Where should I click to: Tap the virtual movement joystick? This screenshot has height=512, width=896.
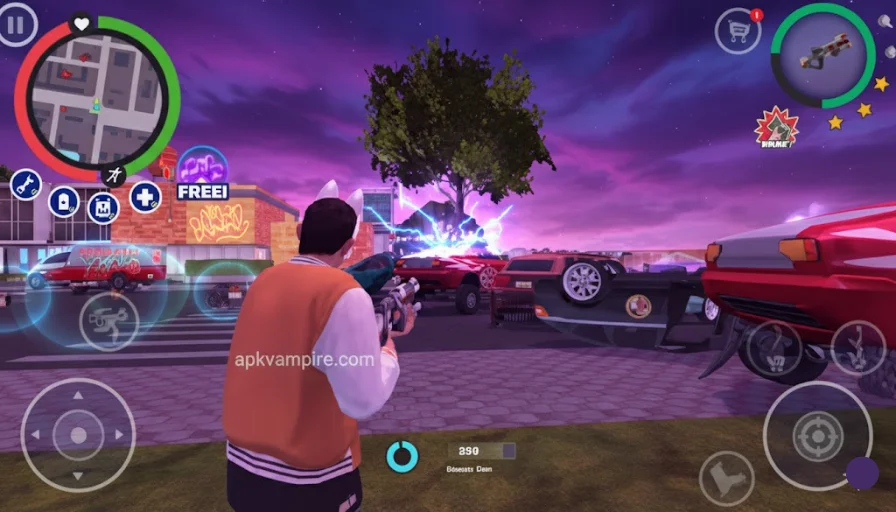coord(78,434)
